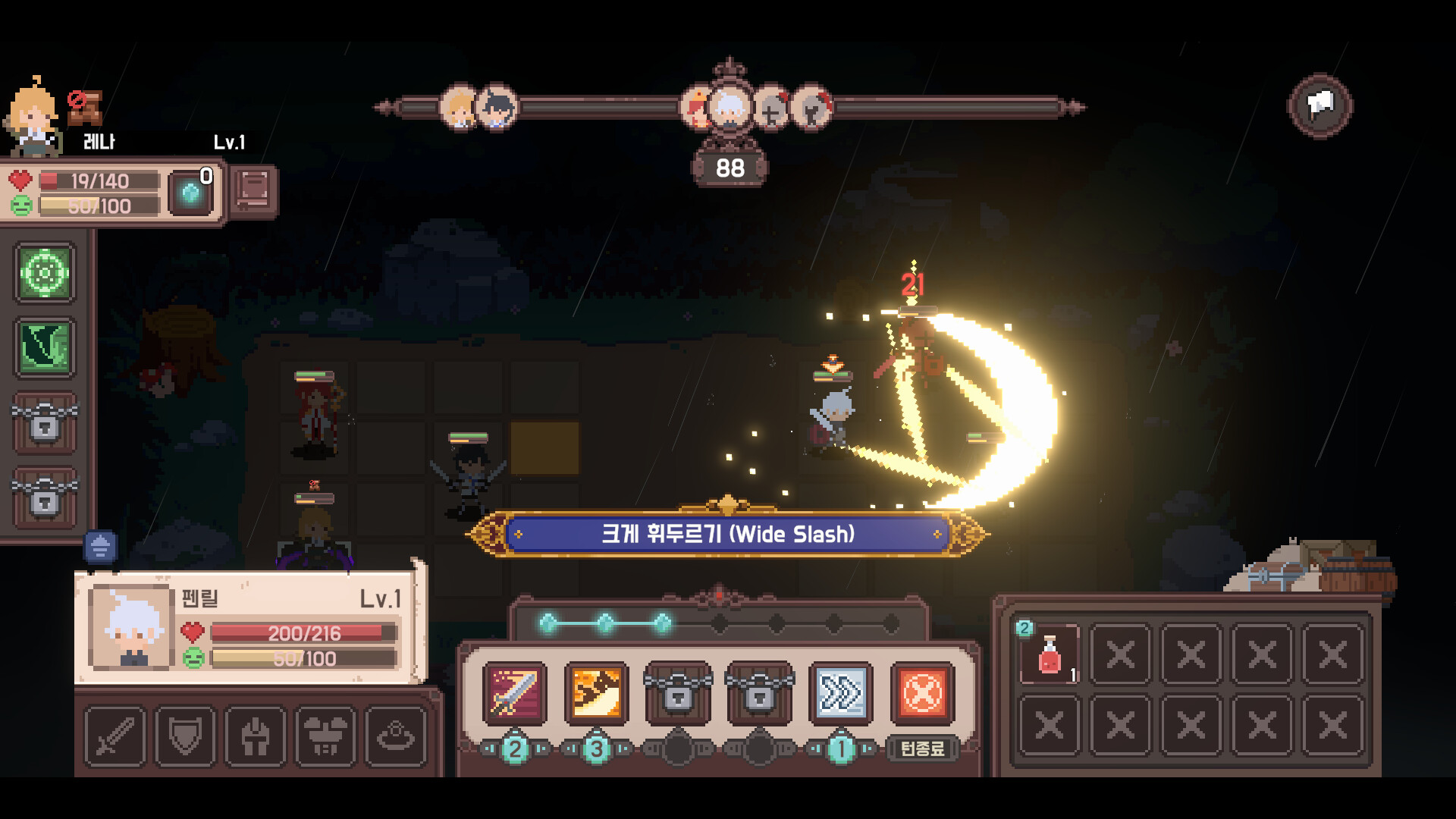1456x819 pixels.
Task: Select the sandstorm skill with 3 uses
Action: pyautogui.click(x=596, y=695)
